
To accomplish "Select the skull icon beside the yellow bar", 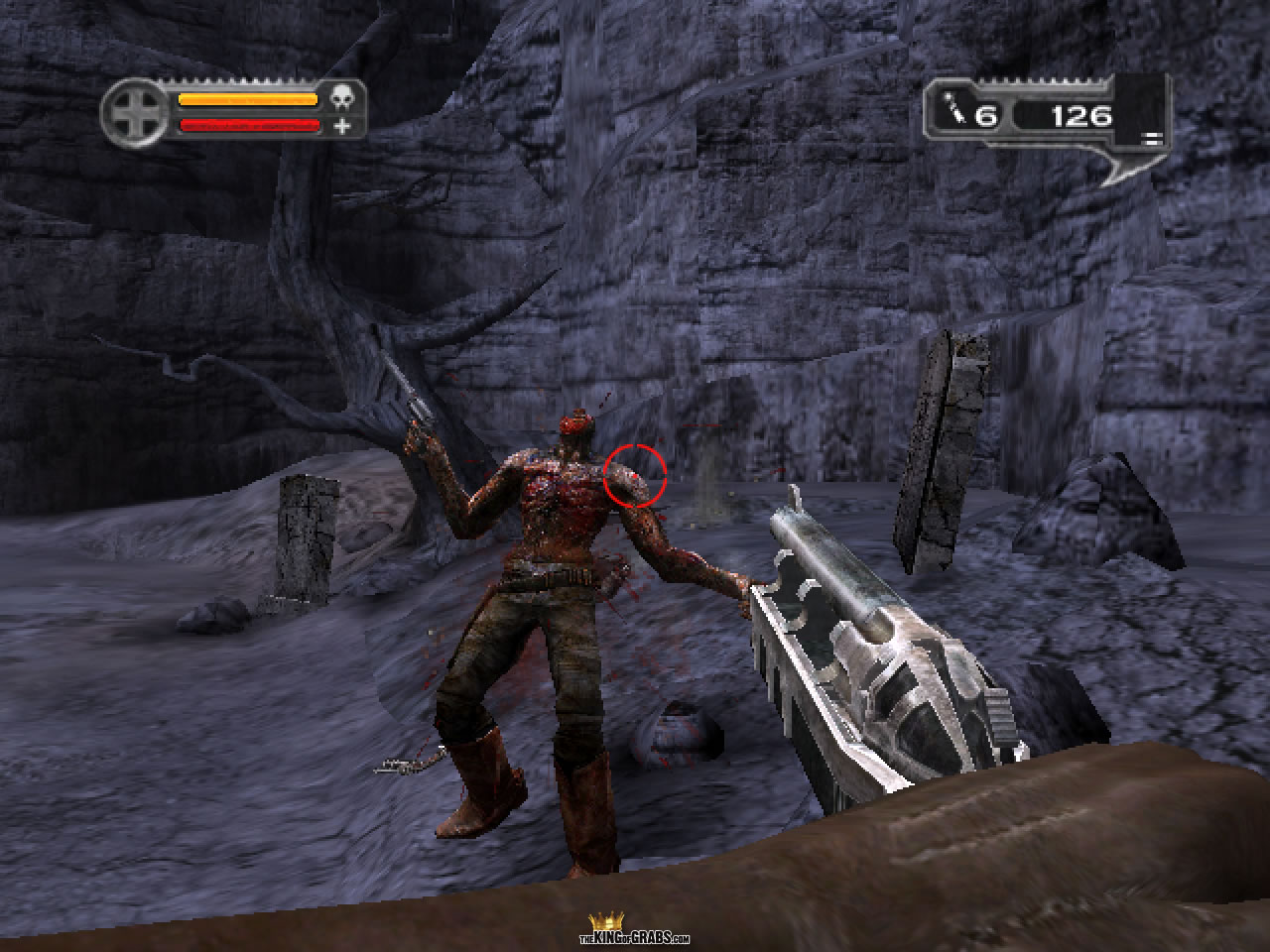I will pos(342,99).
